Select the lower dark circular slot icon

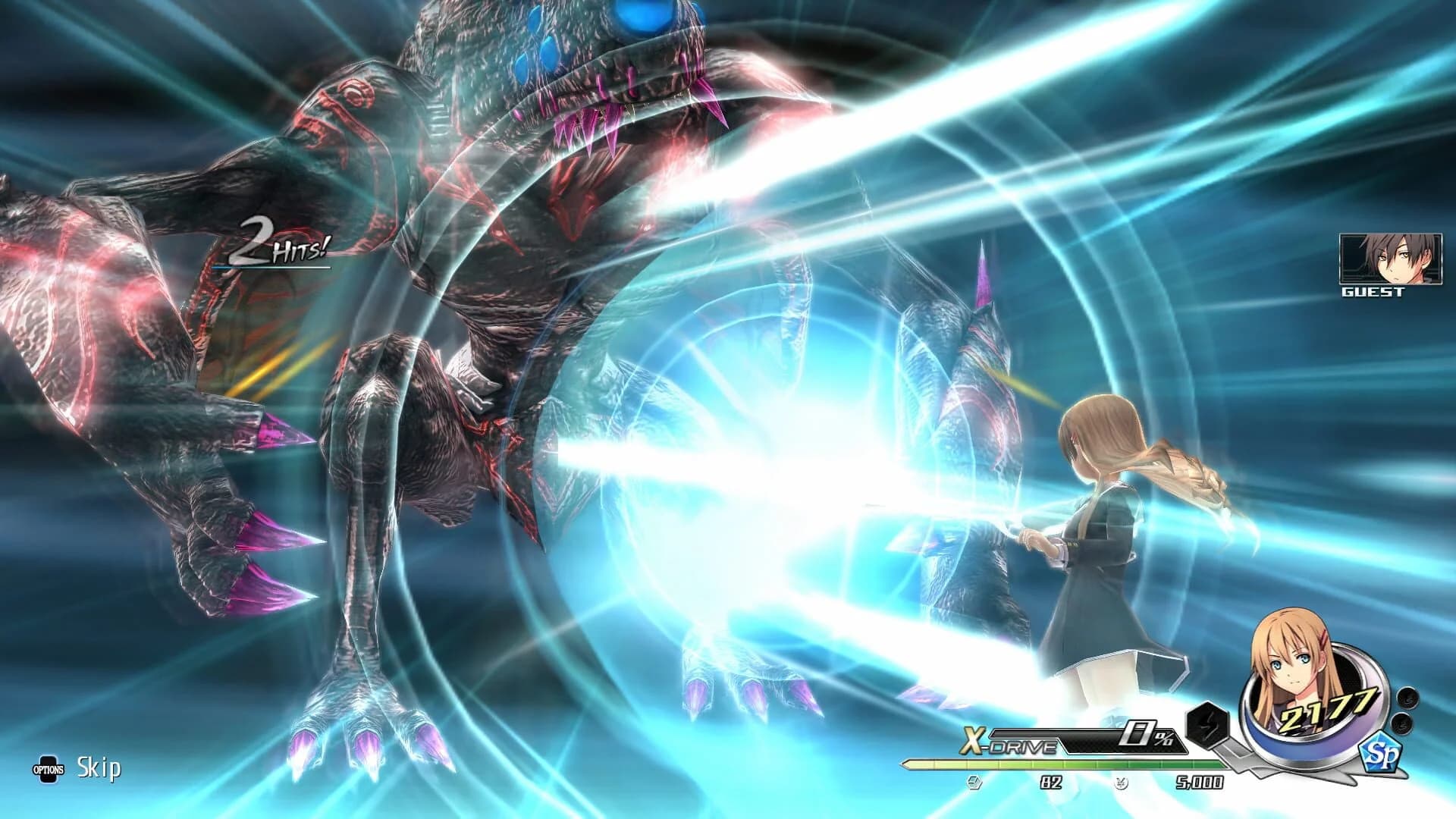[1403, 723]
